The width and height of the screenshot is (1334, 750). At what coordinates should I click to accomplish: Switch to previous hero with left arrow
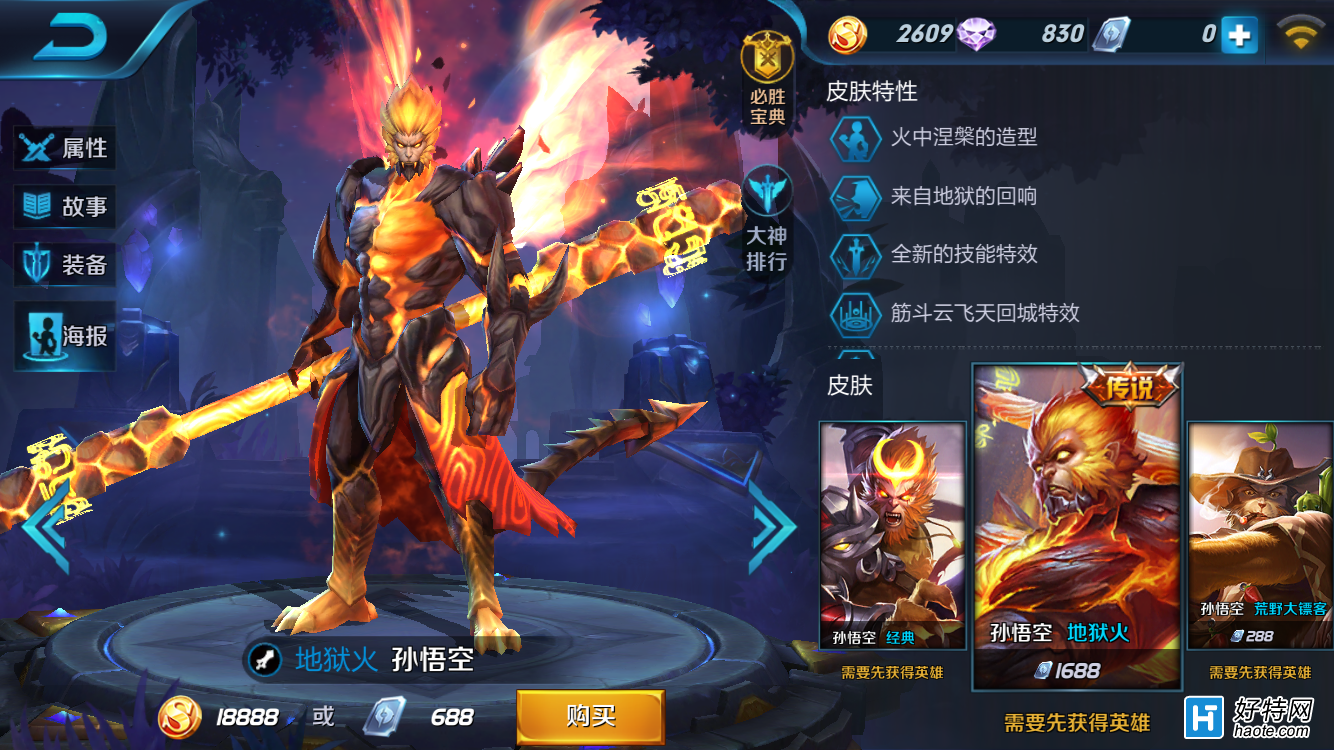(45, 525)
